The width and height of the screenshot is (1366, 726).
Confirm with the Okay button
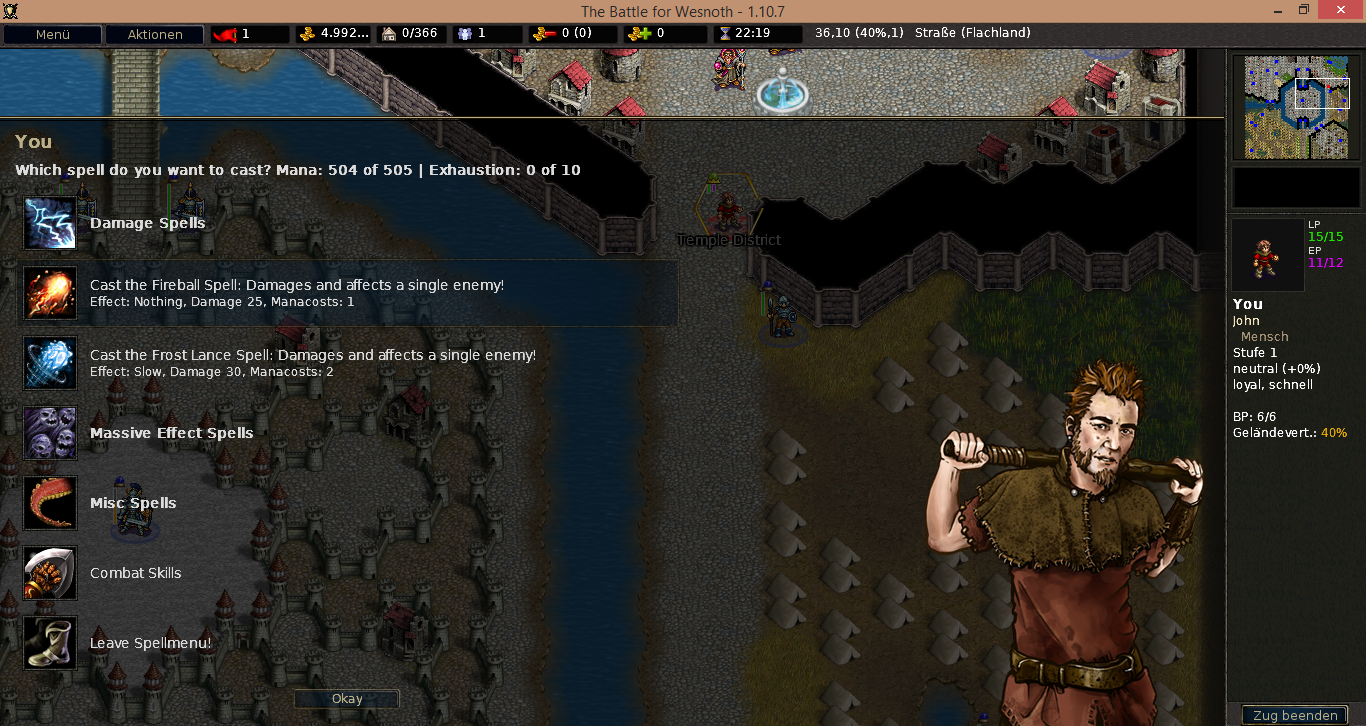(347, 699)
